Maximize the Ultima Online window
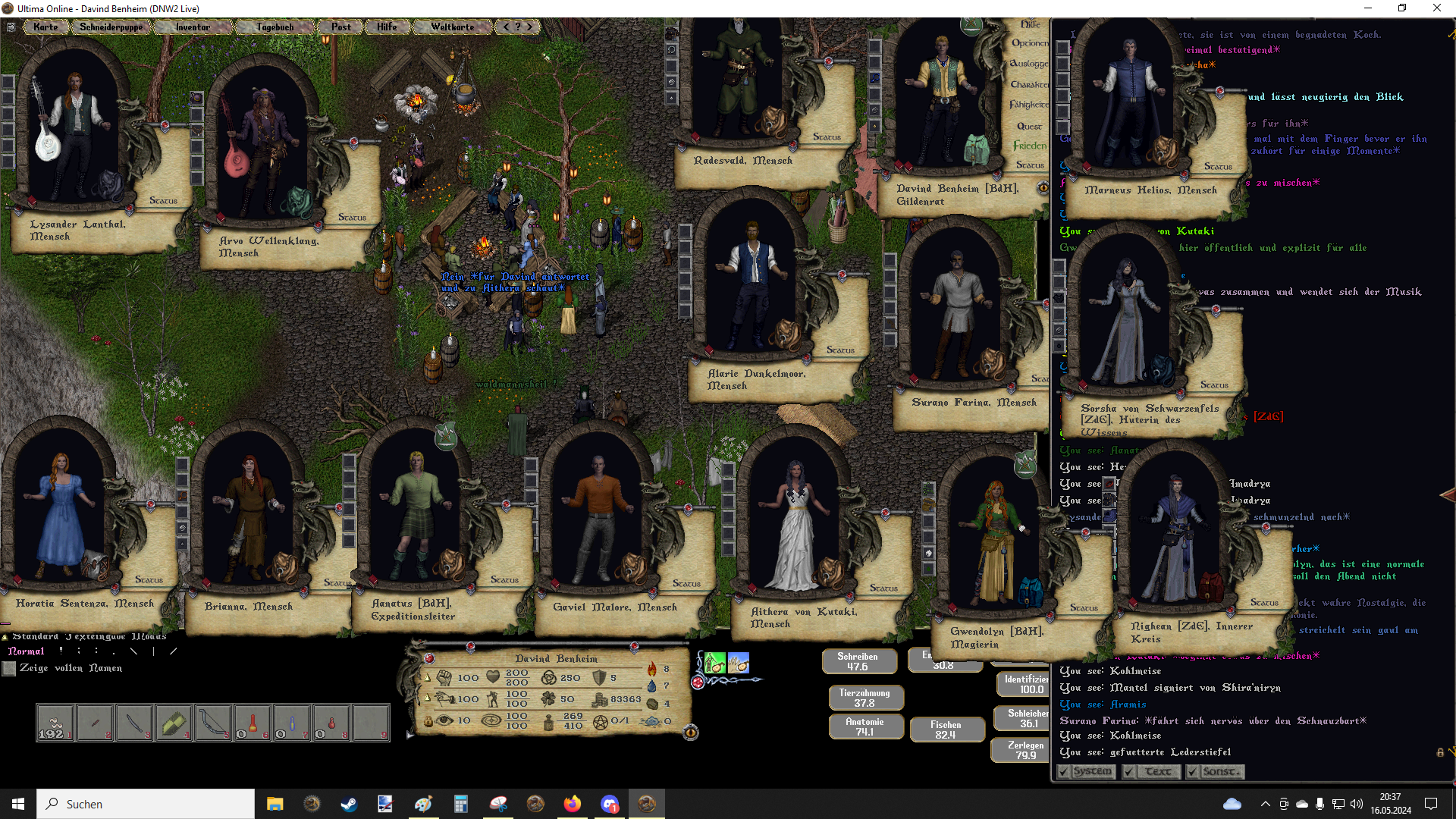 (x=1402, y=8)
